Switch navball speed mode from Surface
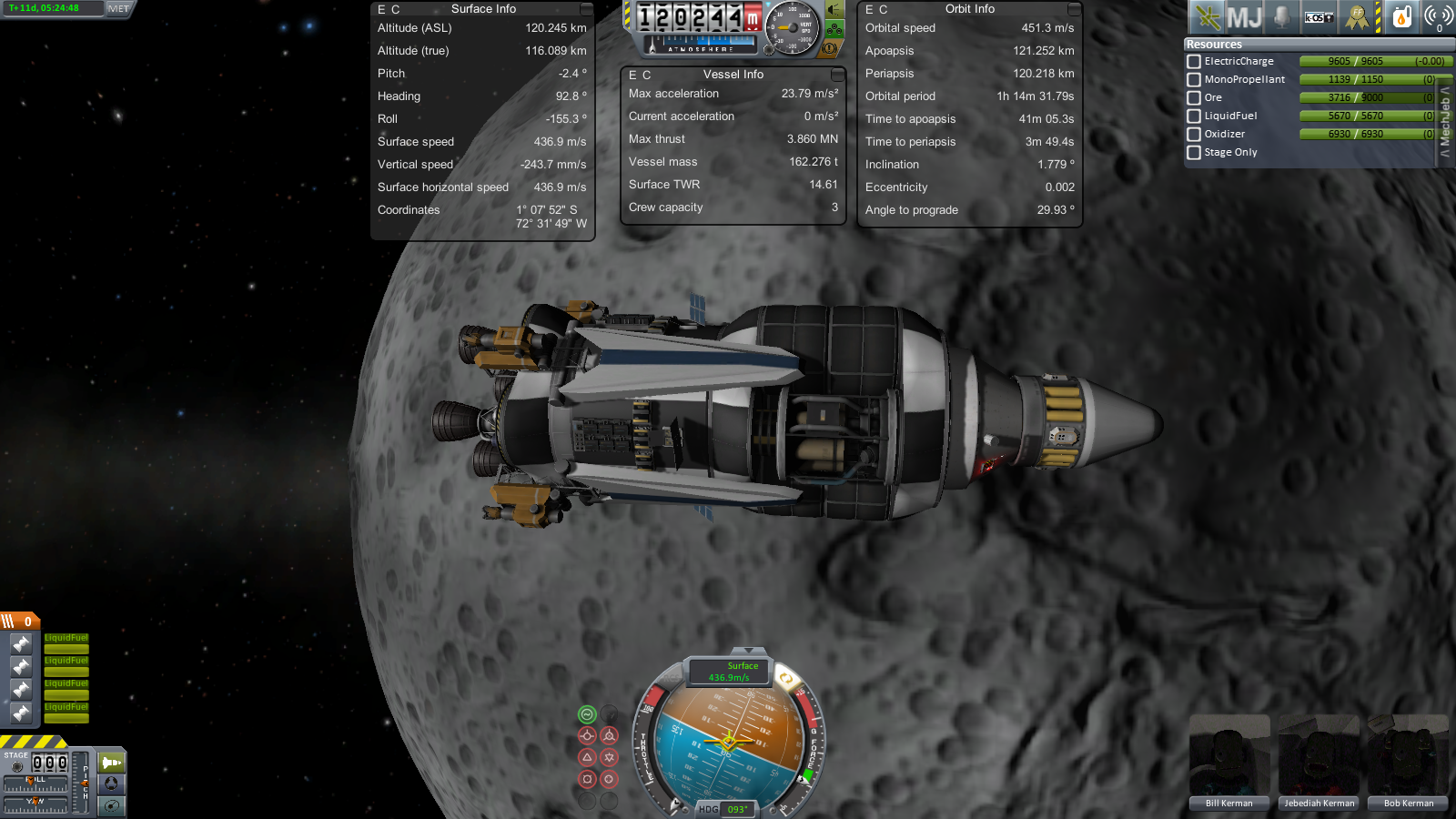Screen dimensions: 1456x819 click(731, 672)
